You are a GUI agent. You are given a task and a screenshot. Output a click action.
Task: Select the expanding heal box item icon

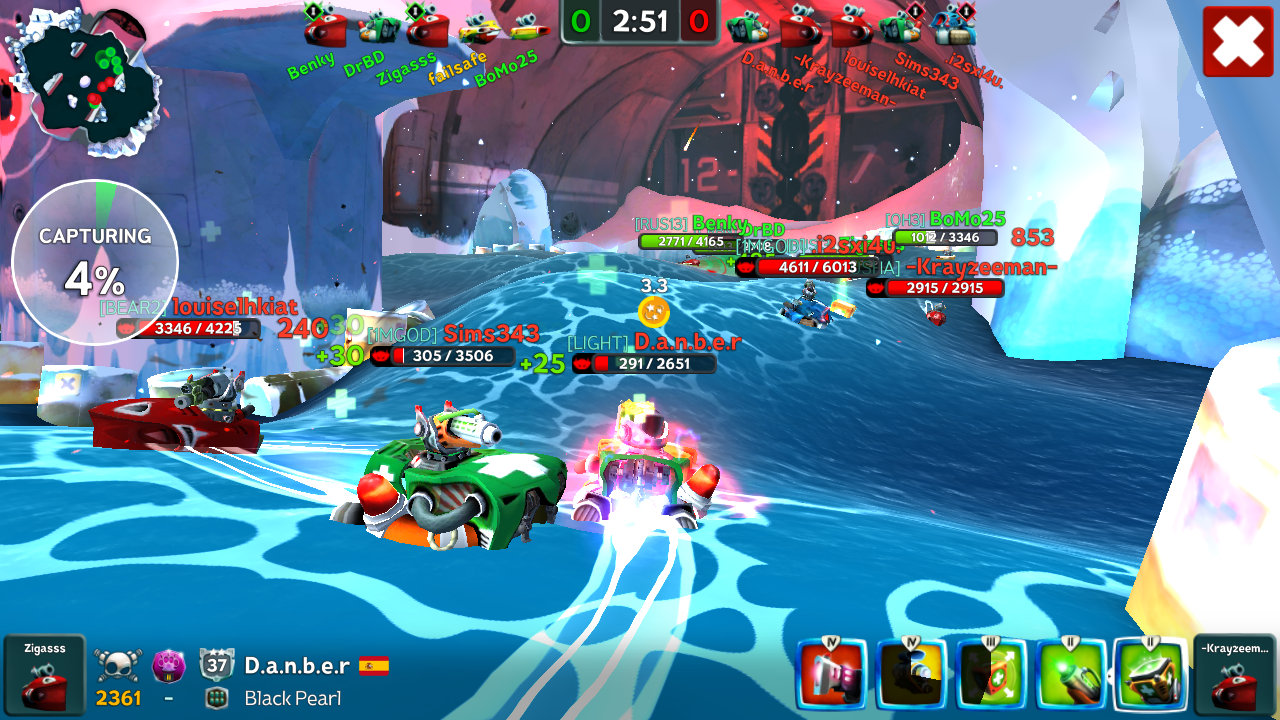990,674
